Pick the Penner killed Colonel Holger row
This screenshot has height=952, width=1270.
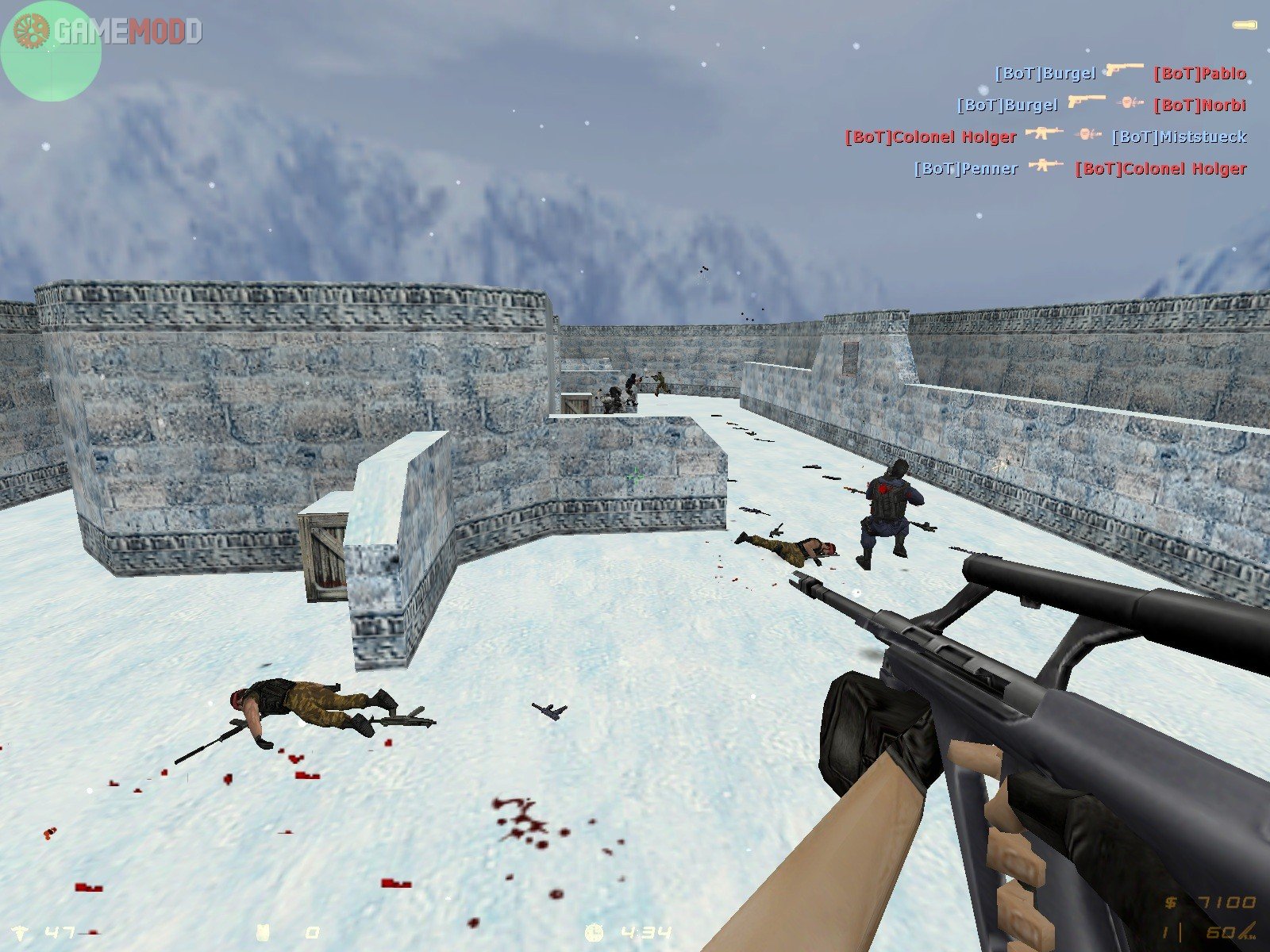(x=1079, y=168)
